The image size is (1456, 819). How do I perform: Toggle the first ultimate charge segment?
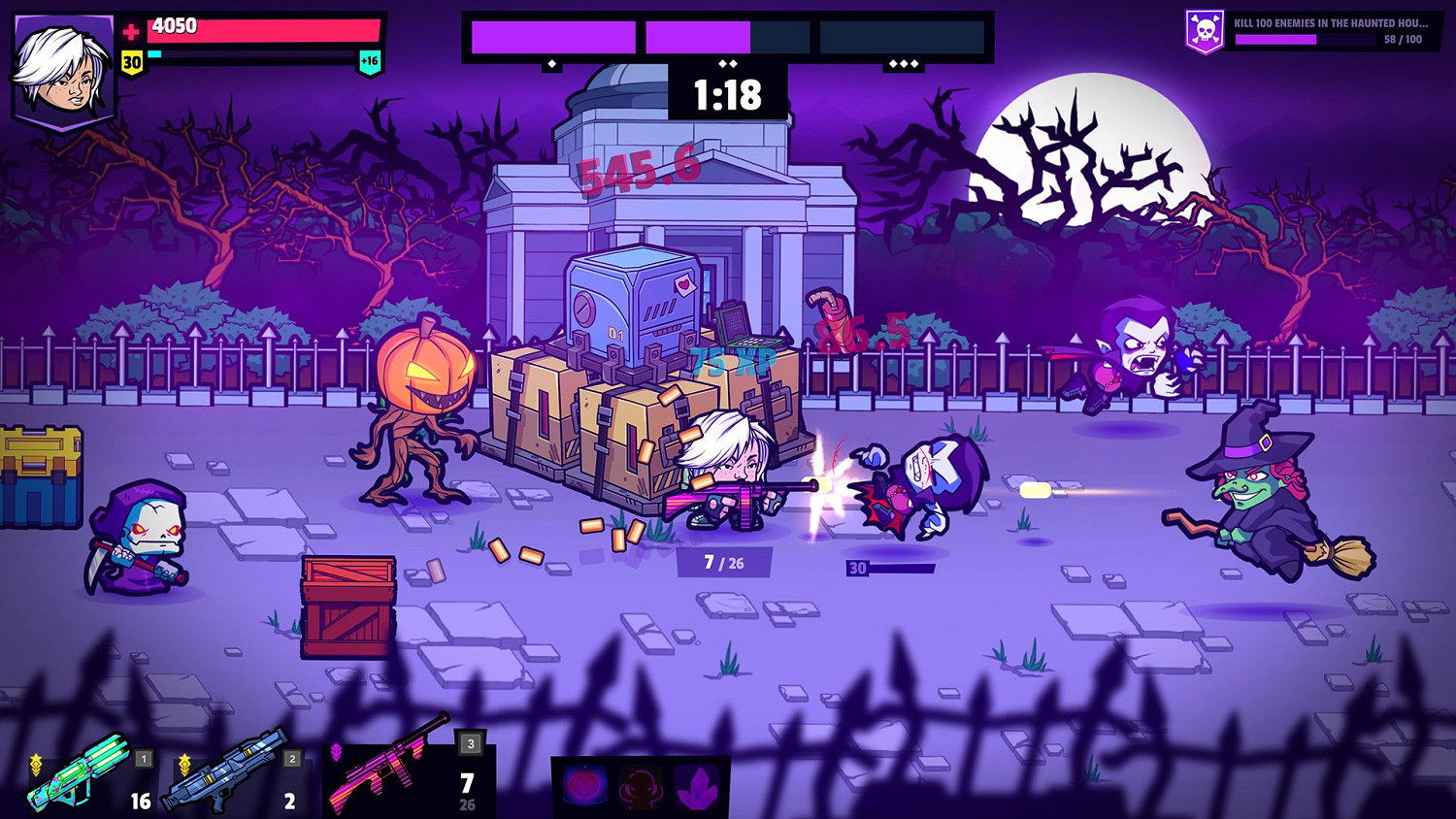coord(553,36)
